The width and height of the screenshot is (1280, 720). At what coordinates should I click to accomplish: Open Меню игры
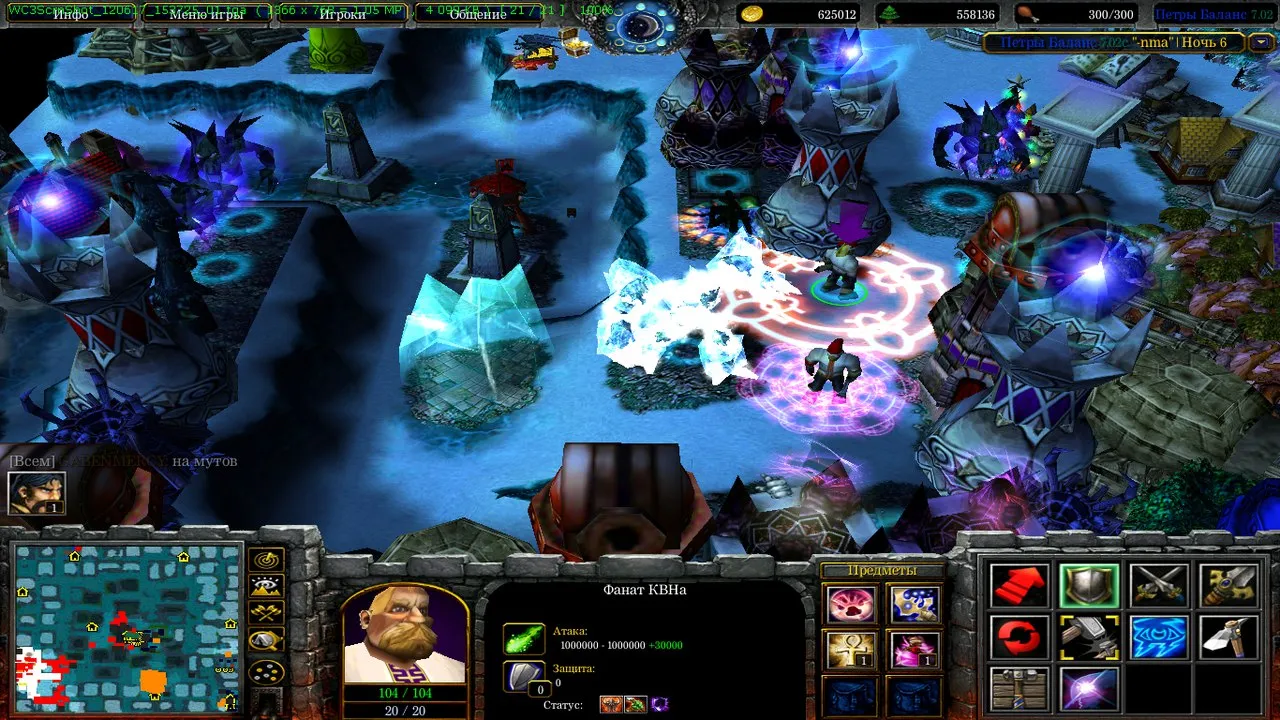tap(206, 14)
